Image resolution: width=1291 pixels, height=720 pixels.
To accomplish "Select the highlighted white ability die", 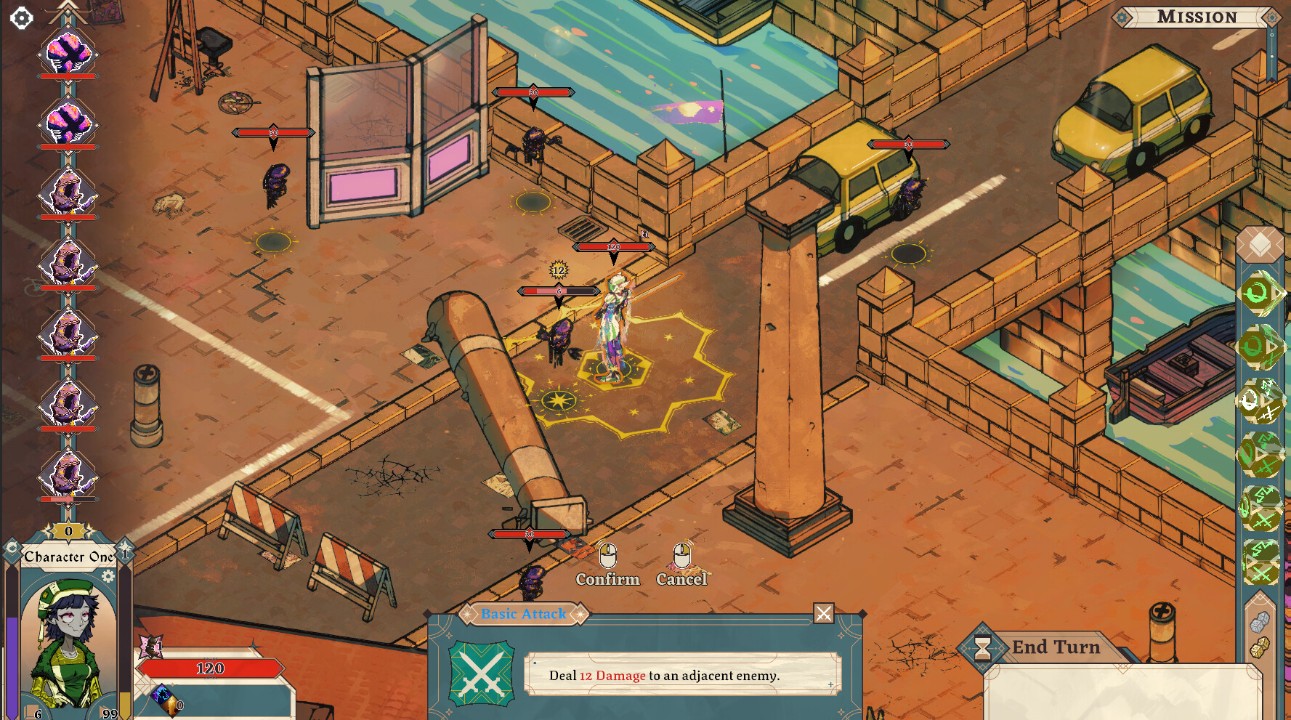I will point(1259,402).
